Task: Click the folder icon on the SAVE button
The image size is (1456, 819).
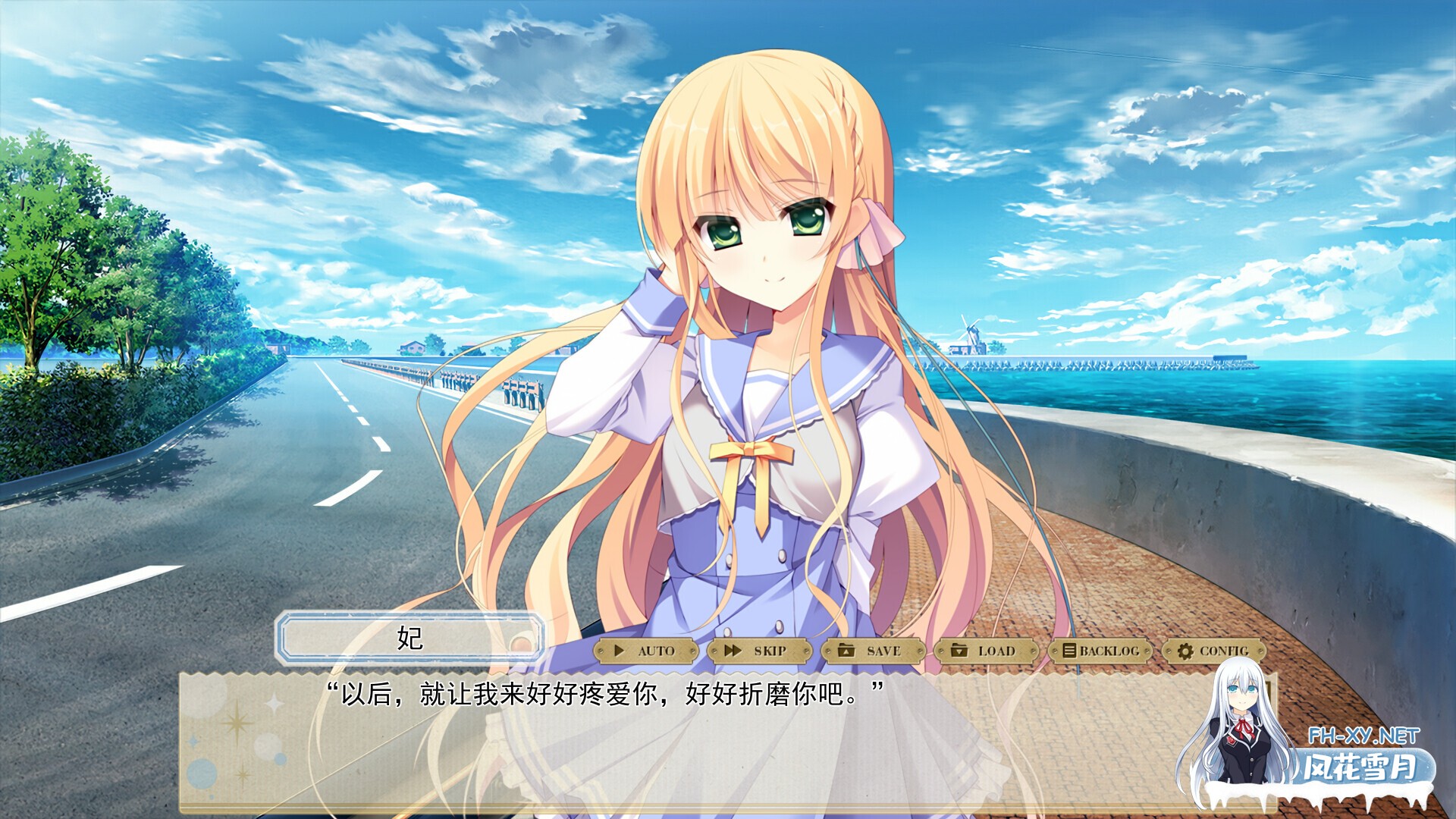Action: [x=847, y=650]
